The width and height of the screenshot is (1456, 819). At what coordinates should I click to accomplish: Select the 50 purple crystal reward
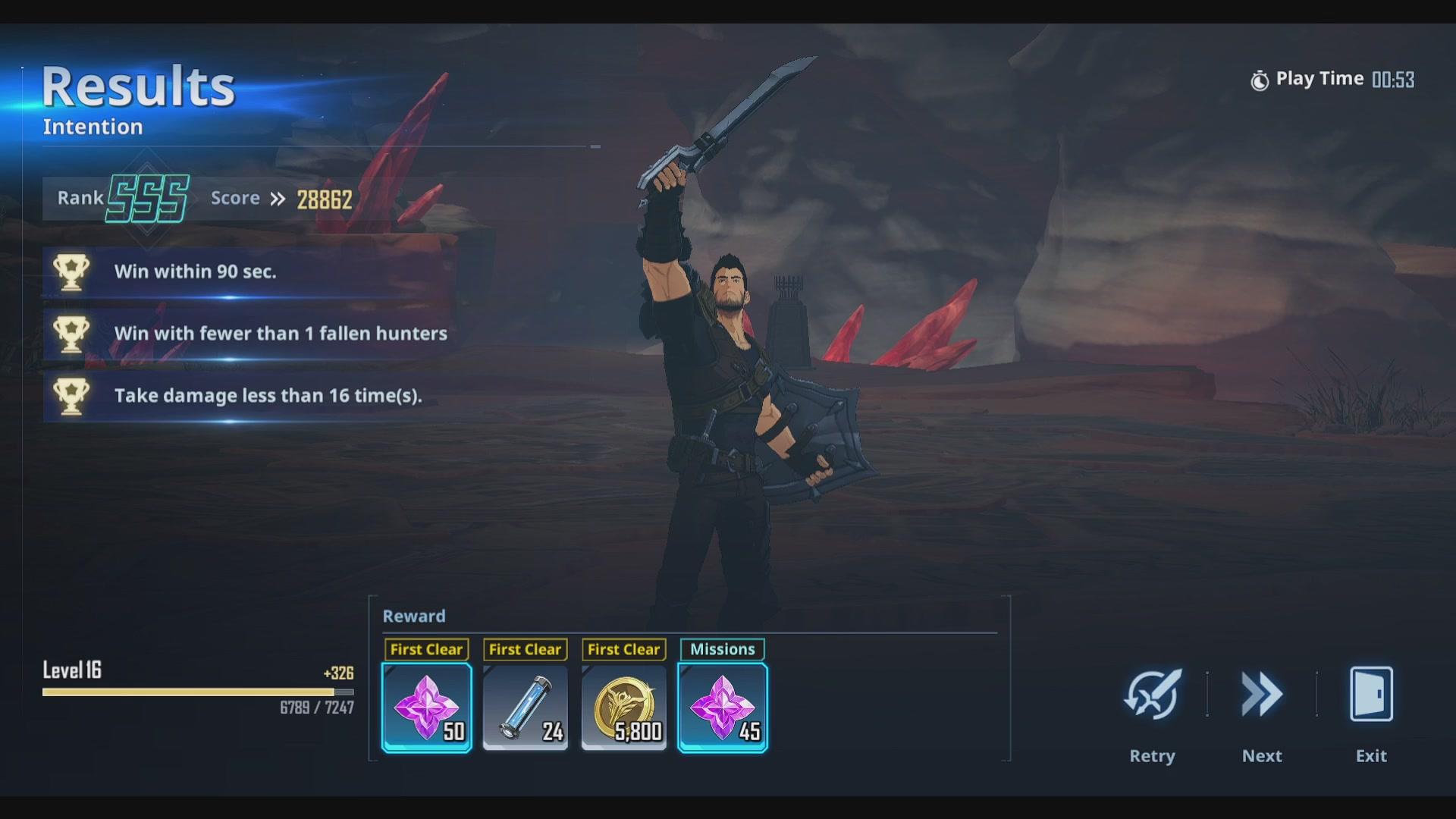427,708
